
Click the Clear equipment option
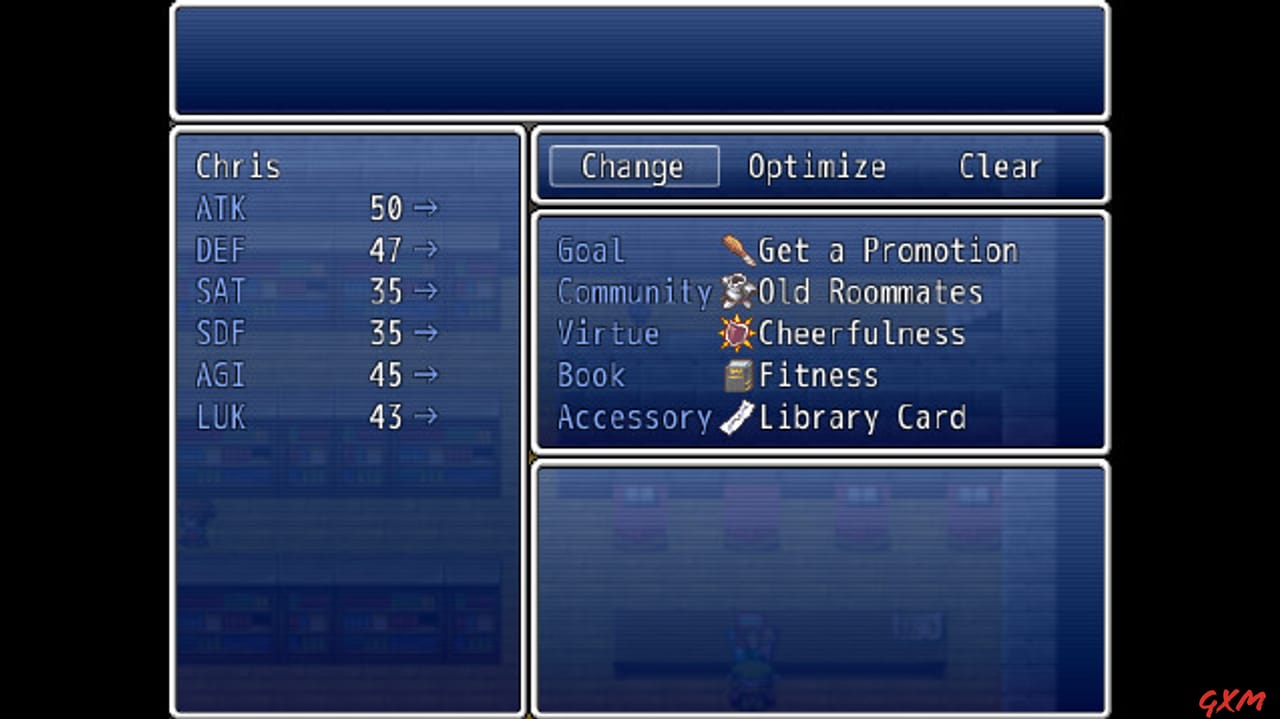[x=999, y=166]
